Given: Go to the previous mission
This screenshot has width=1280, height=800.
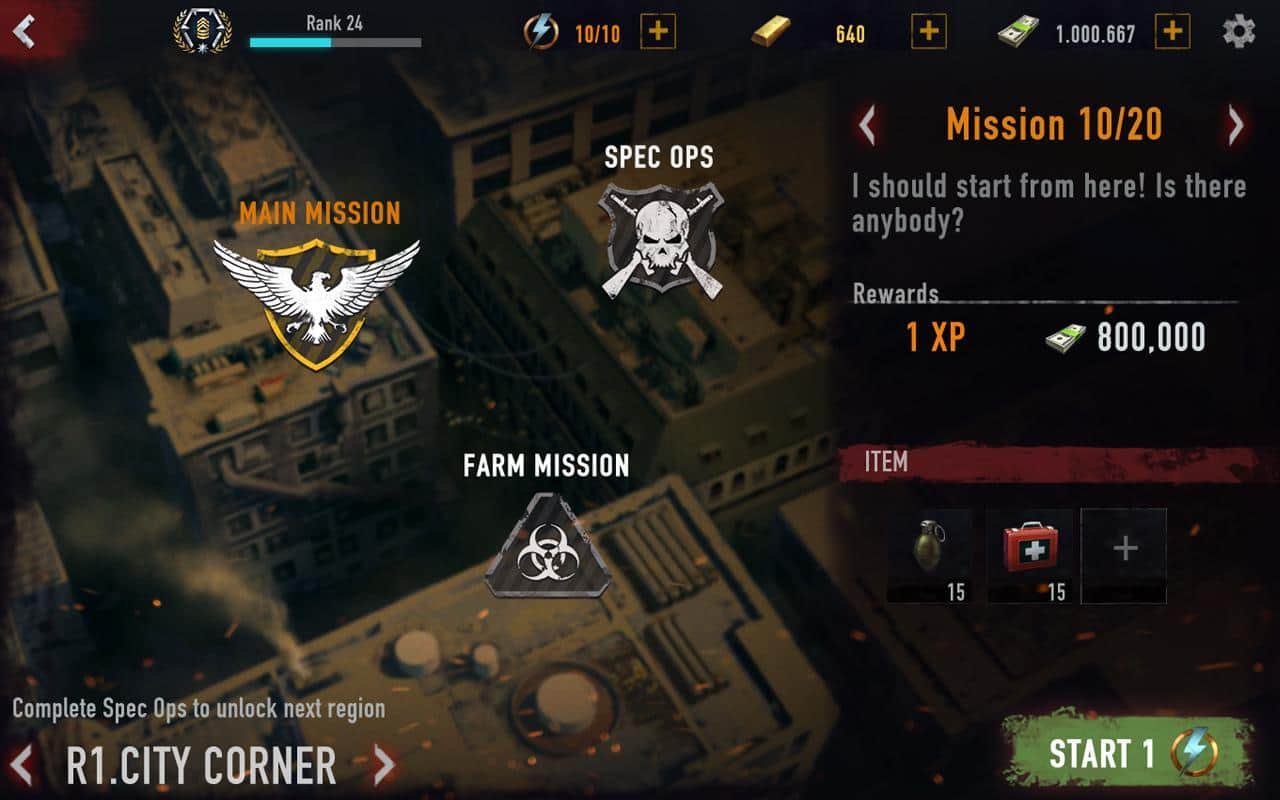Looking at the screenshot, I should [x=867, y=126].
